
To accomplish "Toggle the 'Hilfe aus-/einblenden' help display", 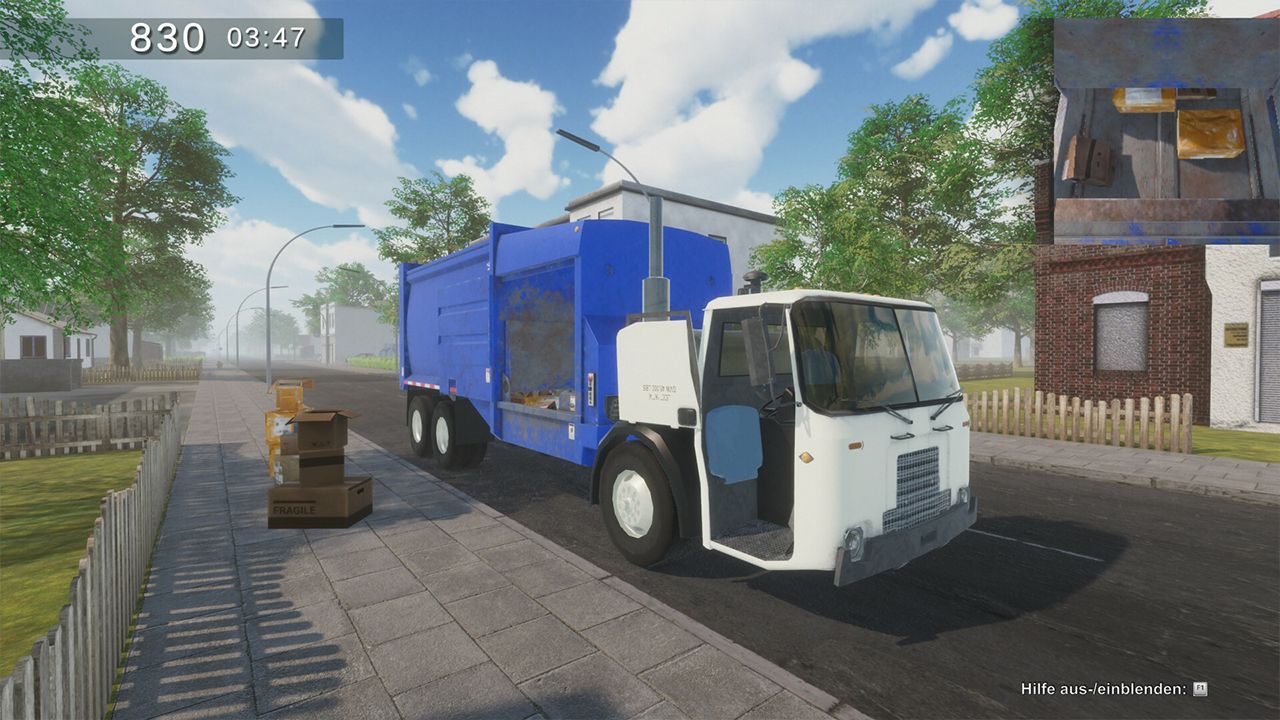I will pyautogui.click(x=1100, y=690).
